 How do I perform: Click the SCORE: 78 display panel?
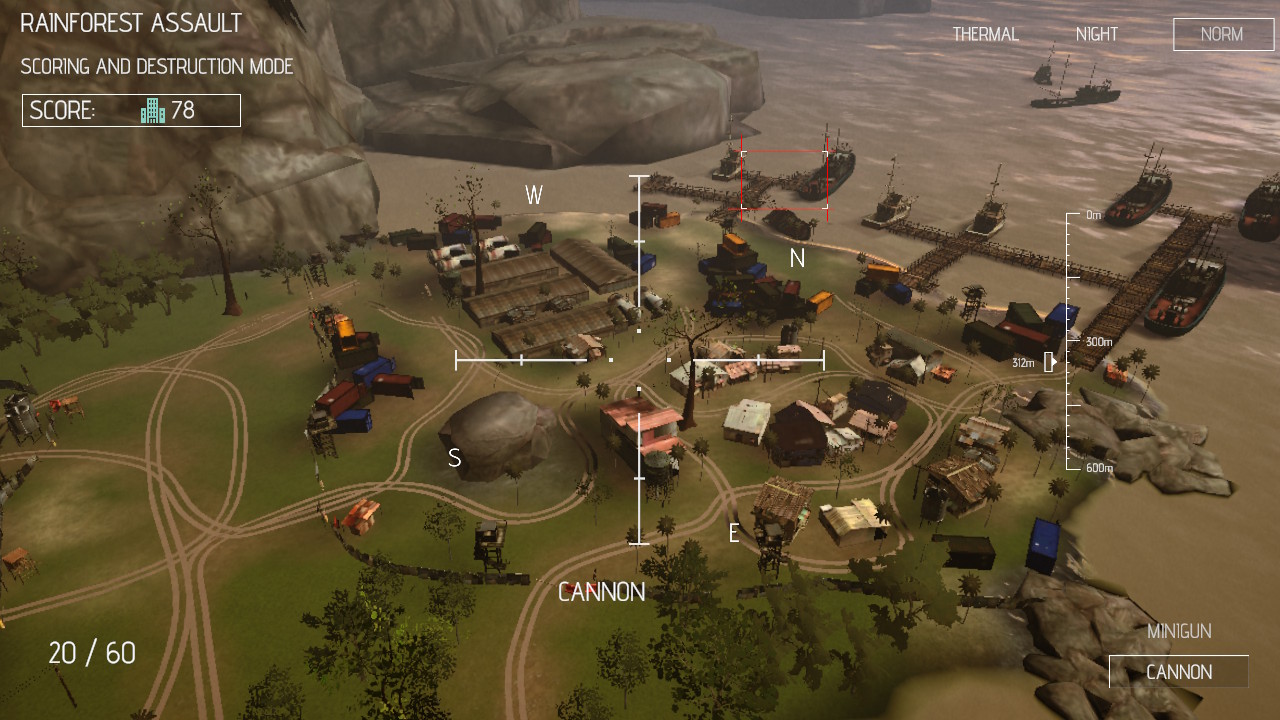pos(130,110)
